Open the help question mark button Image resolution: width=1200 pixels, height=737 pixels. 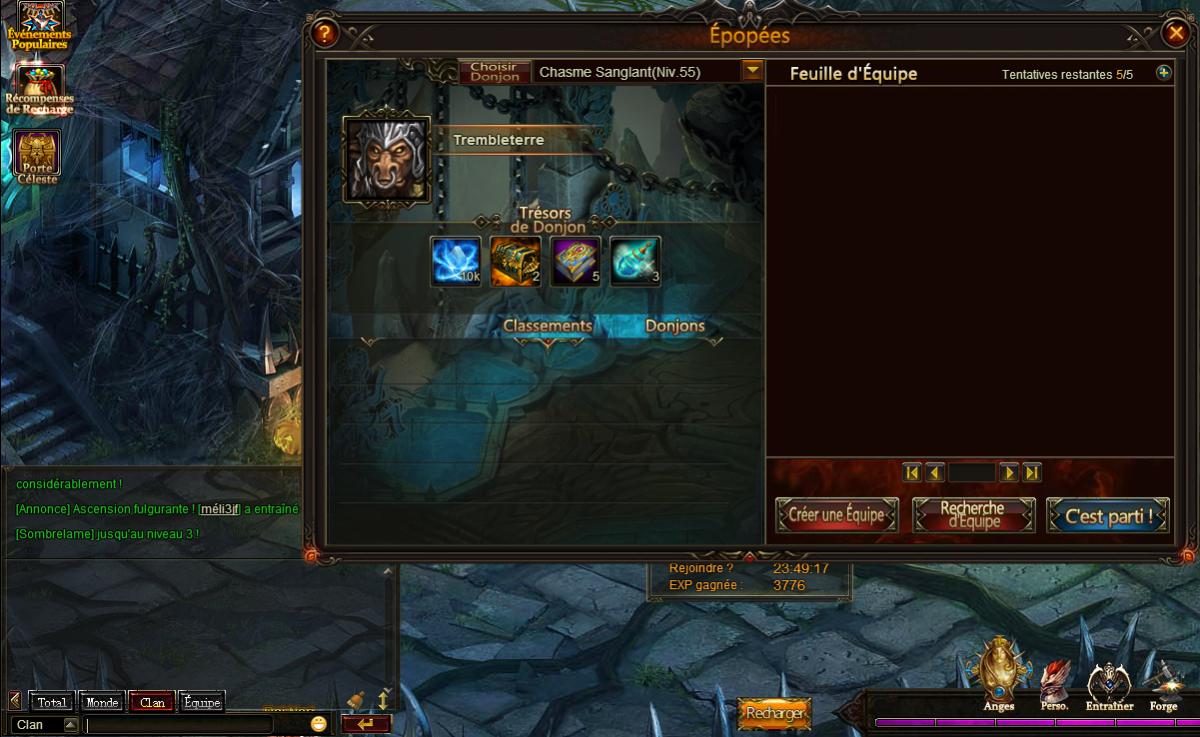[325, 34]
